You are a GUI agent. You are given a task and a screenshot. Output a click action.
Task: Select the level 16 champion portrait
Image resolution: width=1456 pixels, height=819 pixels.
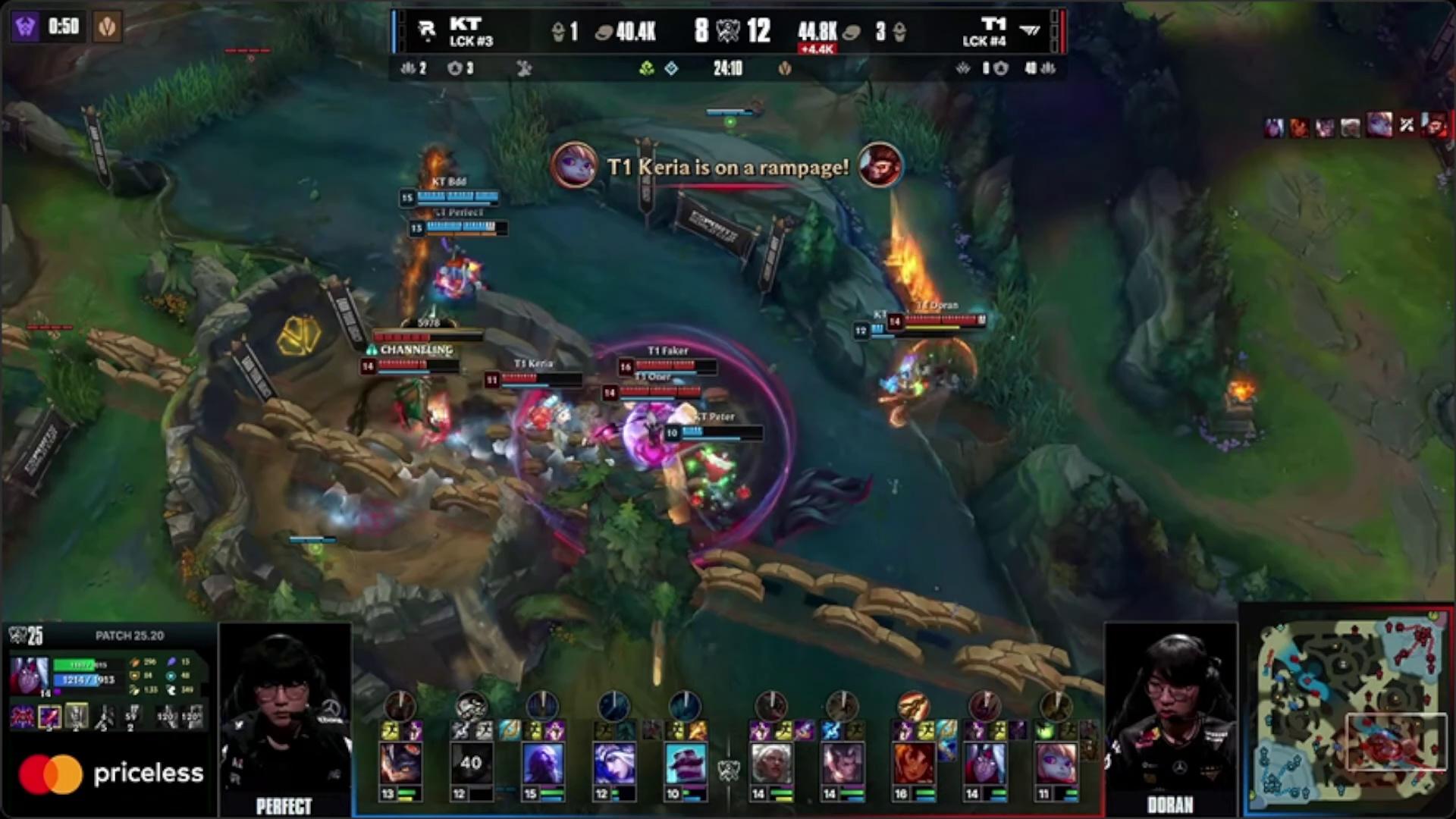[913, 763]
